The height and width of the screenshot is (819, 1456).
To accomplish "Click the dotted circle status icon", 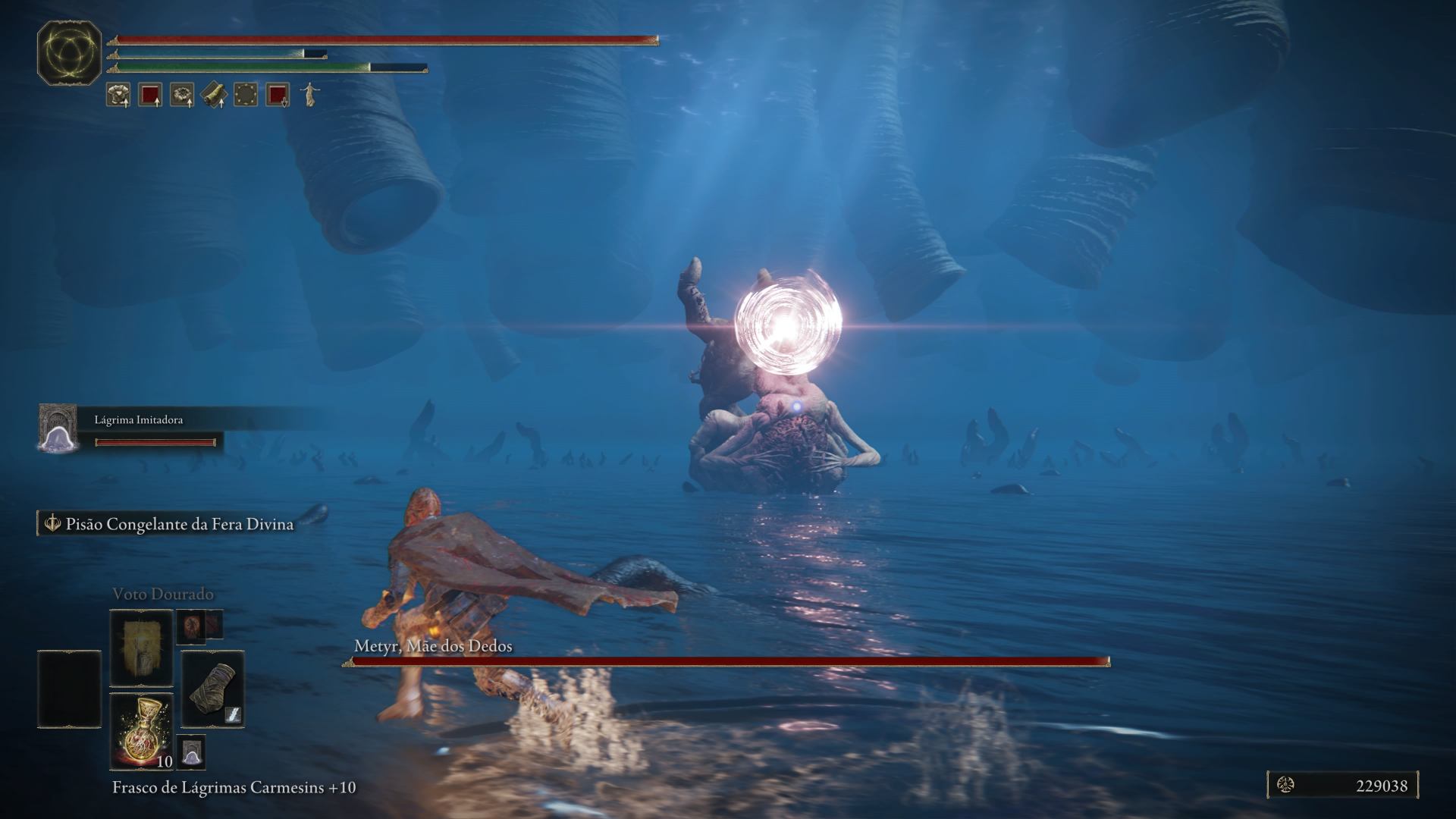I will click(246, 95).
